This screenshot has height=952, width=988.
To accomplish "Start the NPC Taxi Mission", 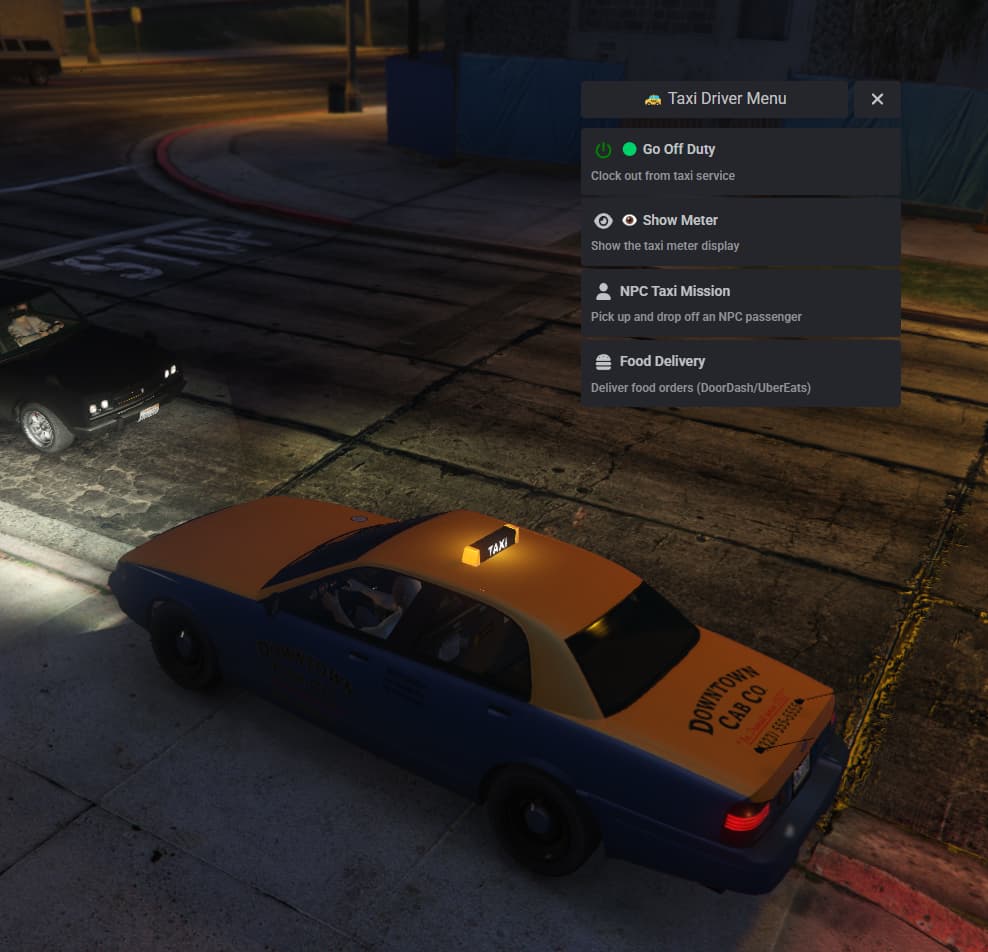I will pos(740,303).
